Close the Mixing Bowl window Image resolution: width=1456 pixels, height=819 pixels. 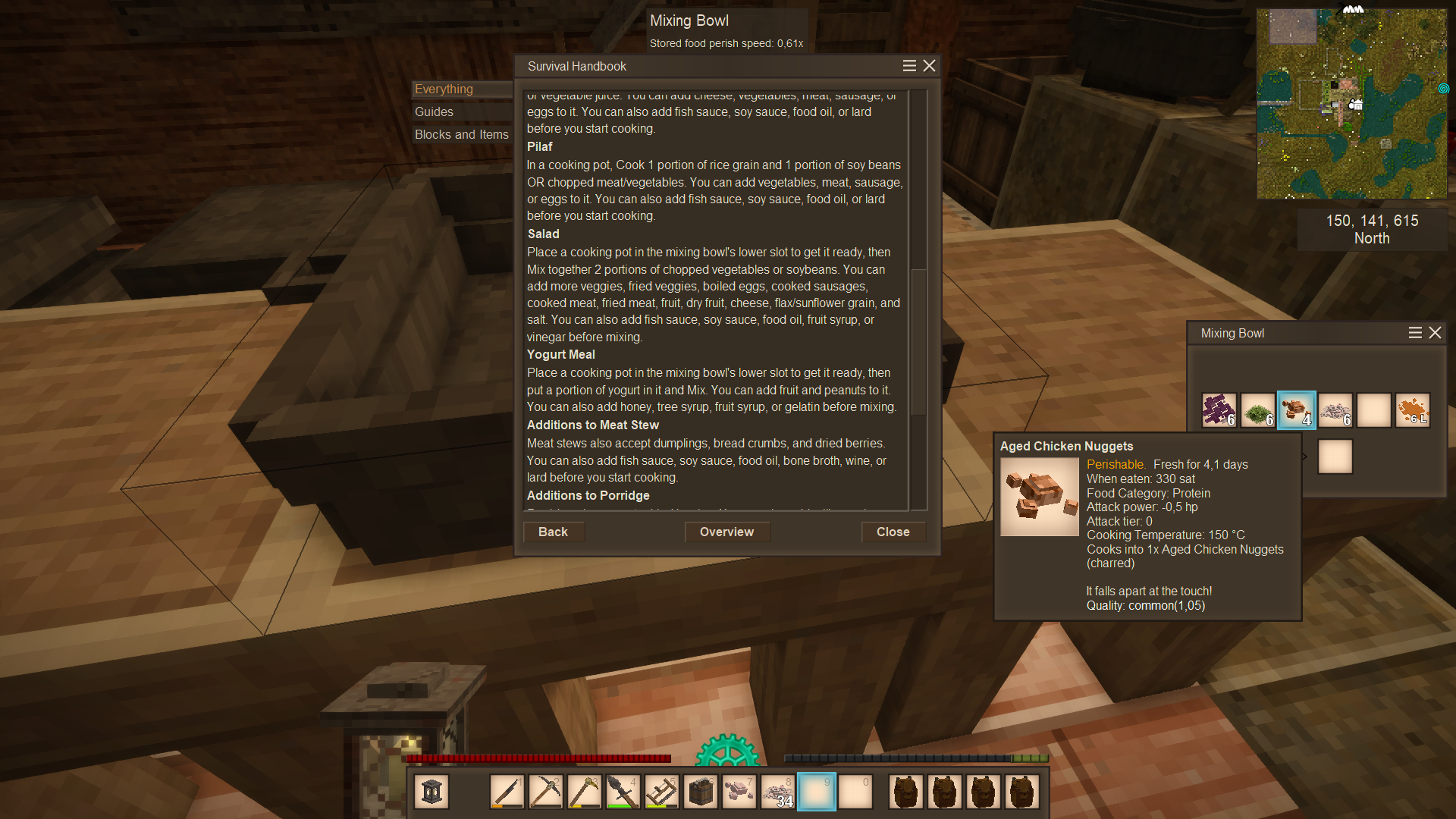[x=1435, y=333]
